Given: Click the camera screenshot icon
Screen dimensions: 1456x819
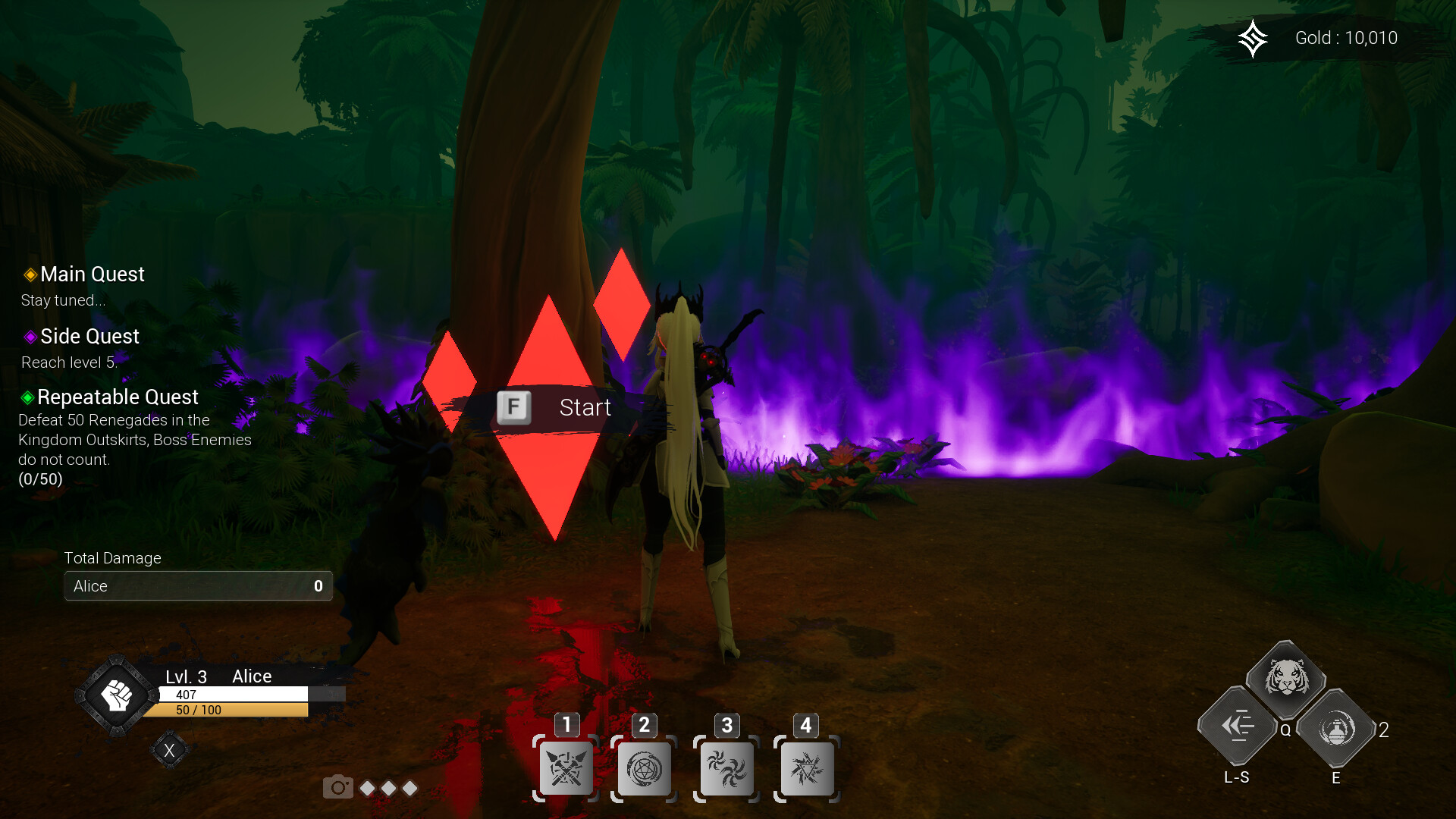Looking at the screenshot, I should (x=338, y=787).
